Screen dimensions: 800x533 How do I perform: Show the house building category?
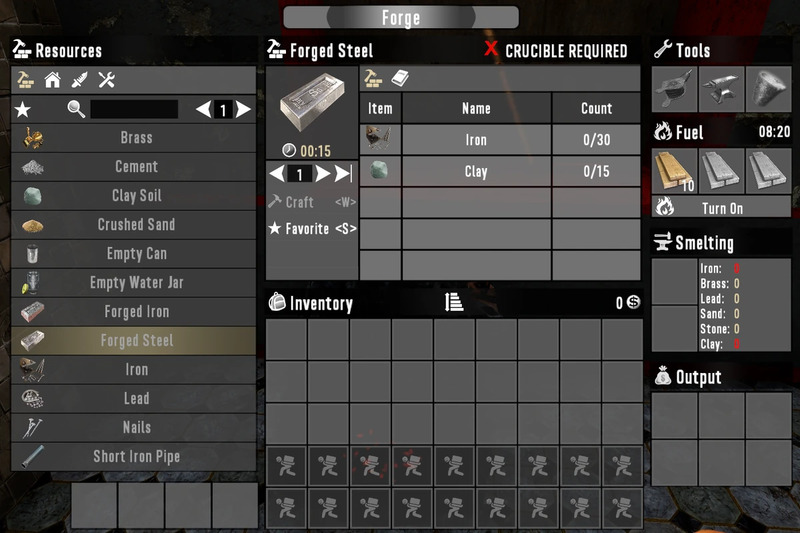pos(52,80)
